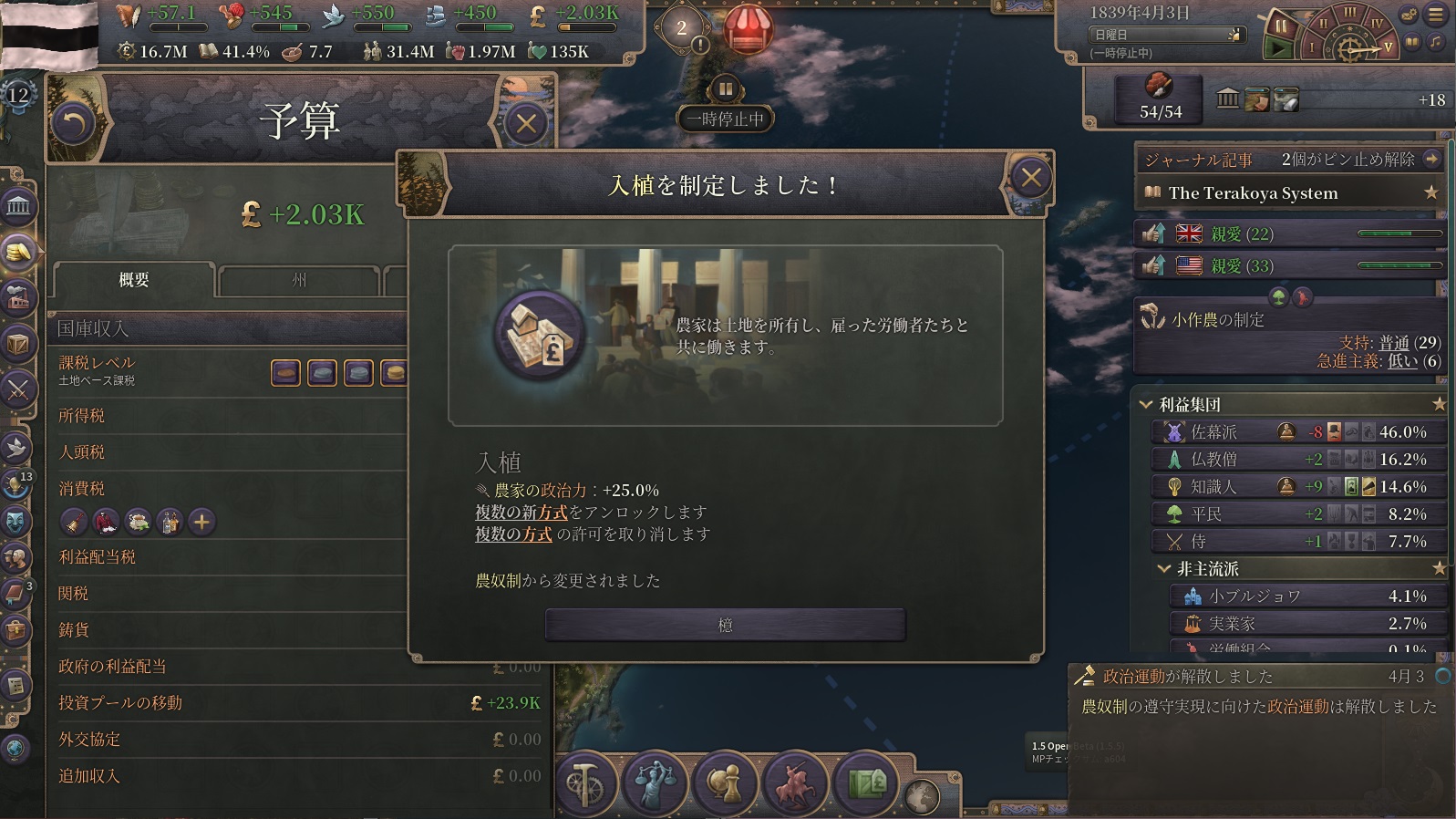Select the 知識人 interest group row
The image size is (1456, 819).
[x=1295, y=486]
